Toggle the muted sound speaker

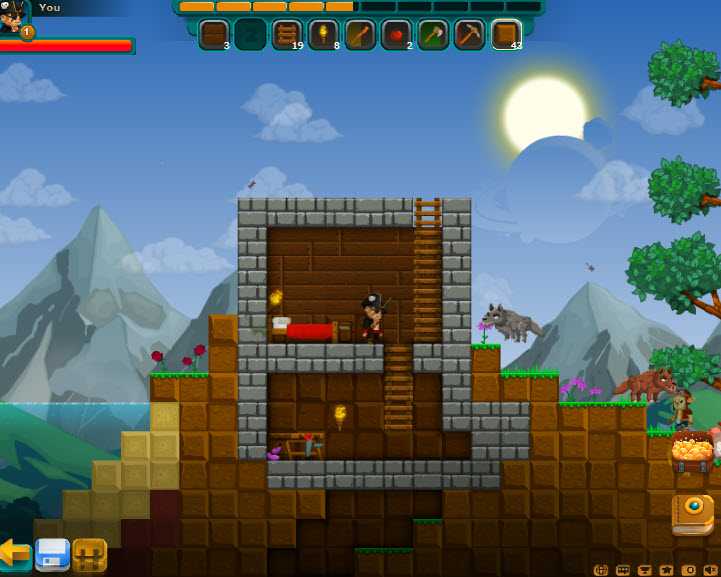(710, 569)
